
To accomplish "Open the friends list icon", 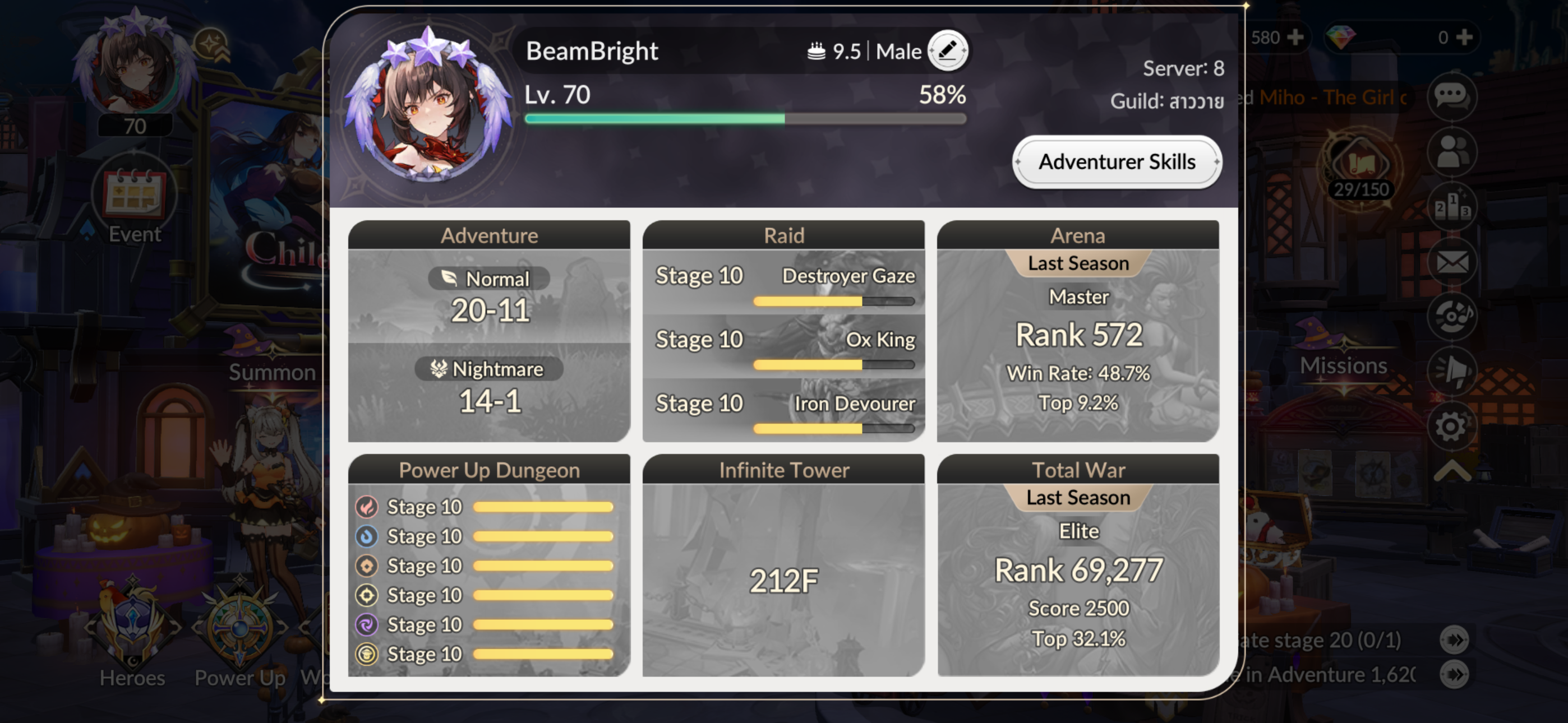I will 1452,151.
